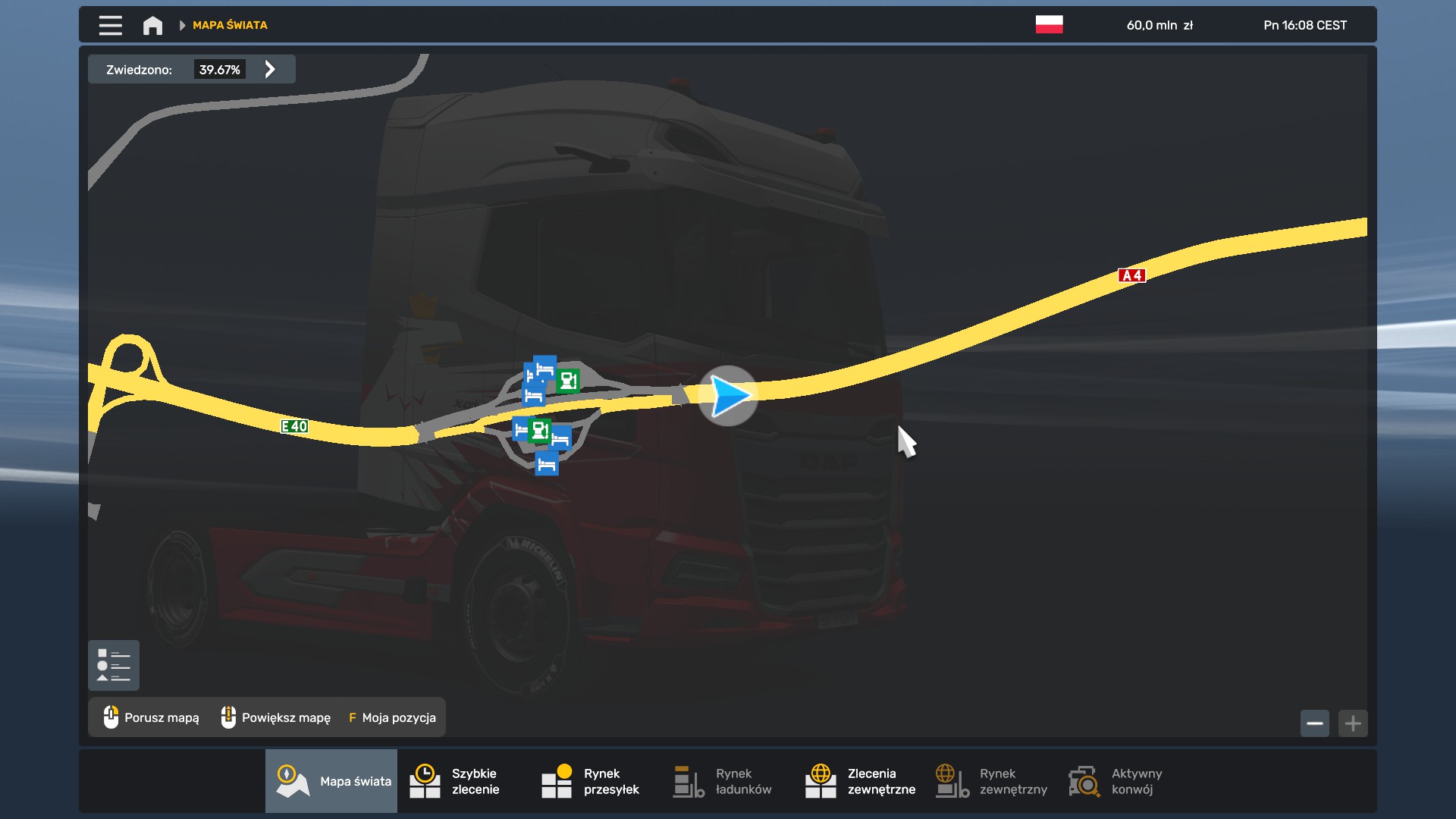
Task: Click the Polish flag icon
Action: tap(1049, 24)
